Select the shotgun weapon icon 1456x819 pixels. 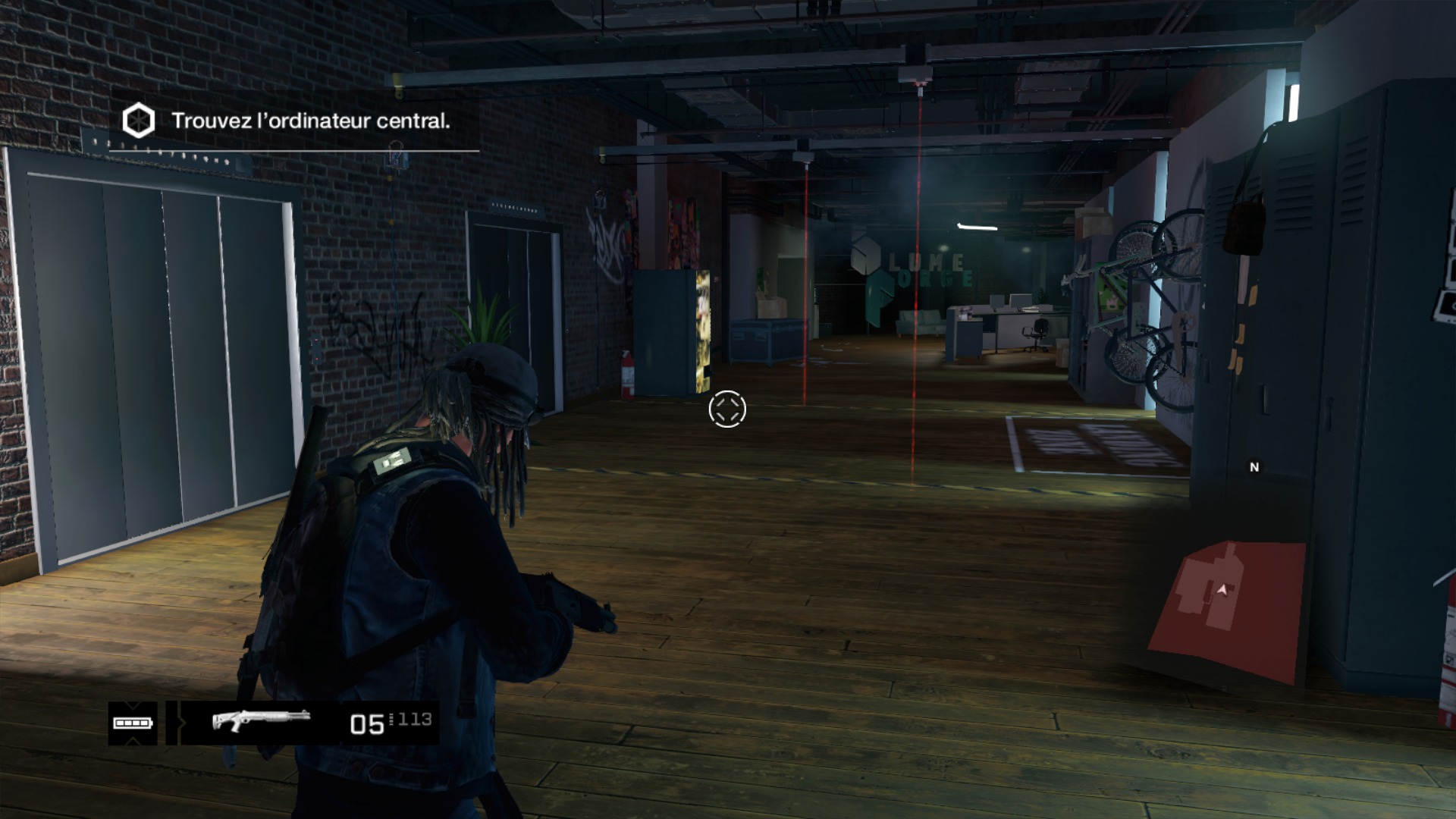coord(261,720)
